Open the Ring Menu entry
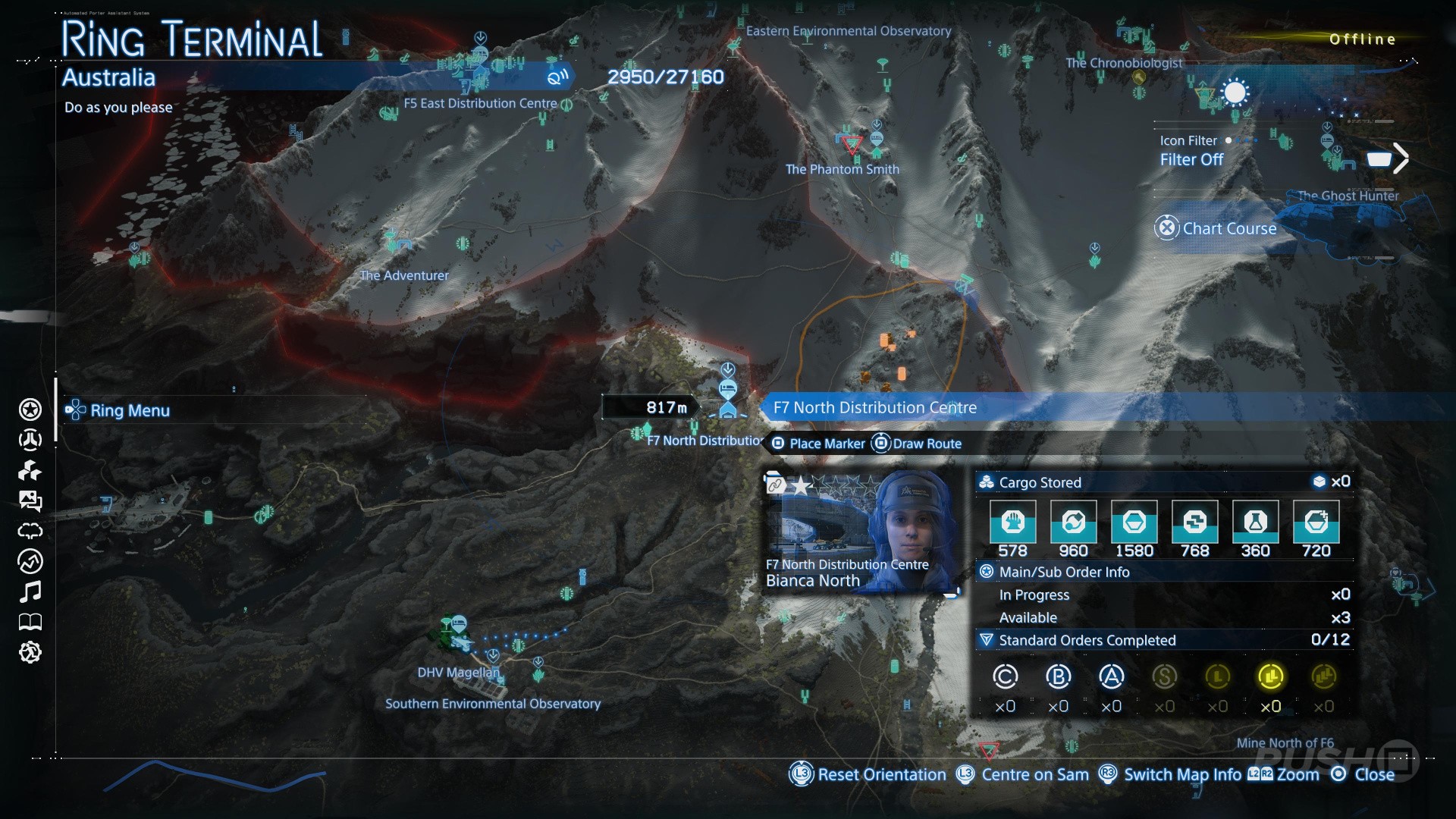The width and height of the screenshot is (1456, 819). (x=129, y=410)
